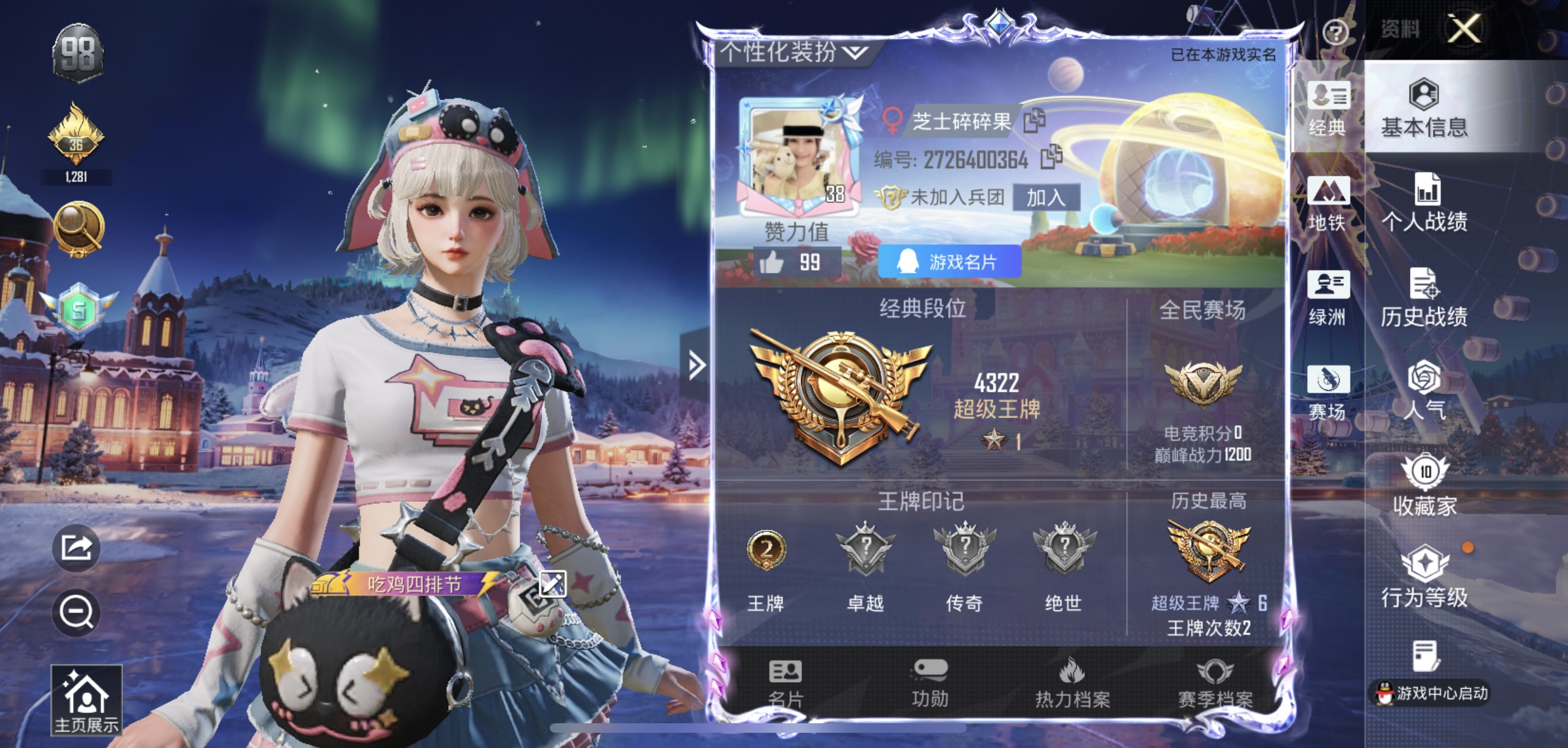The width and height of the screenshot is (1568, 748).
Task: Click the share icon on the left side
Action: click(76, 548)
